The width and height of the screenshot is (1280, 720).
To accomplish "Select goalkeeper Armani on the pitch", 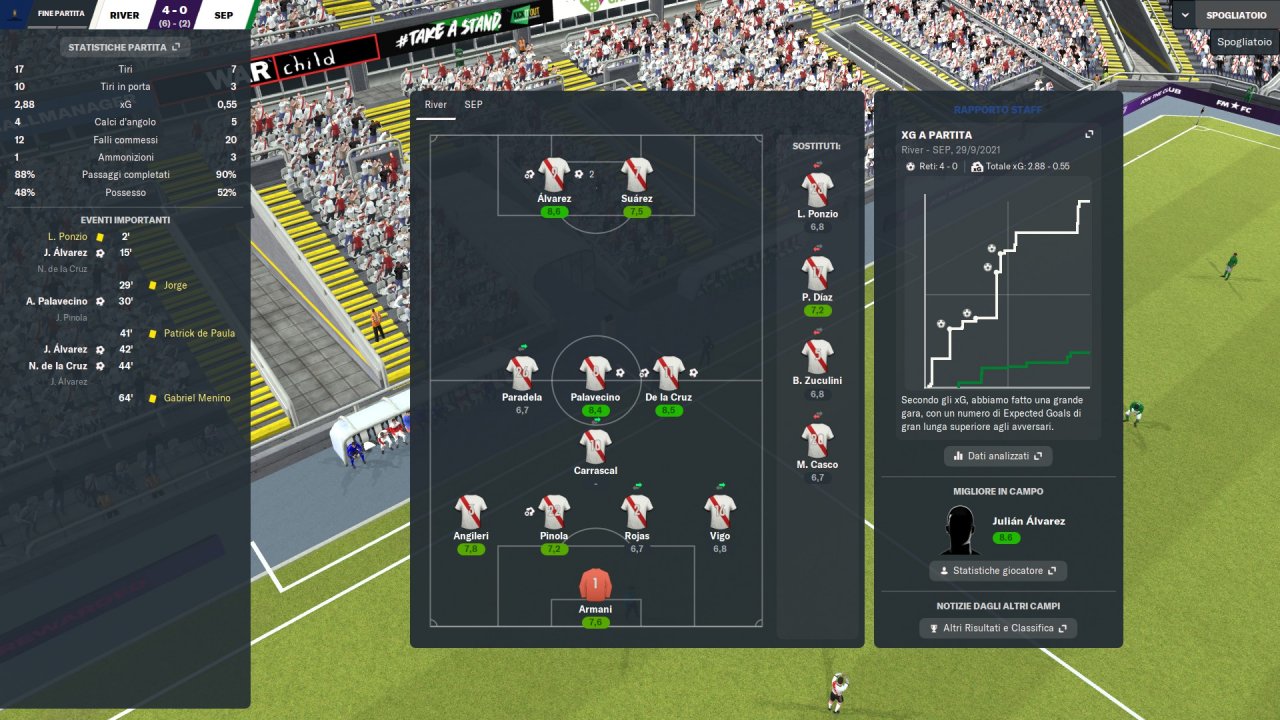I will point(595,584).
